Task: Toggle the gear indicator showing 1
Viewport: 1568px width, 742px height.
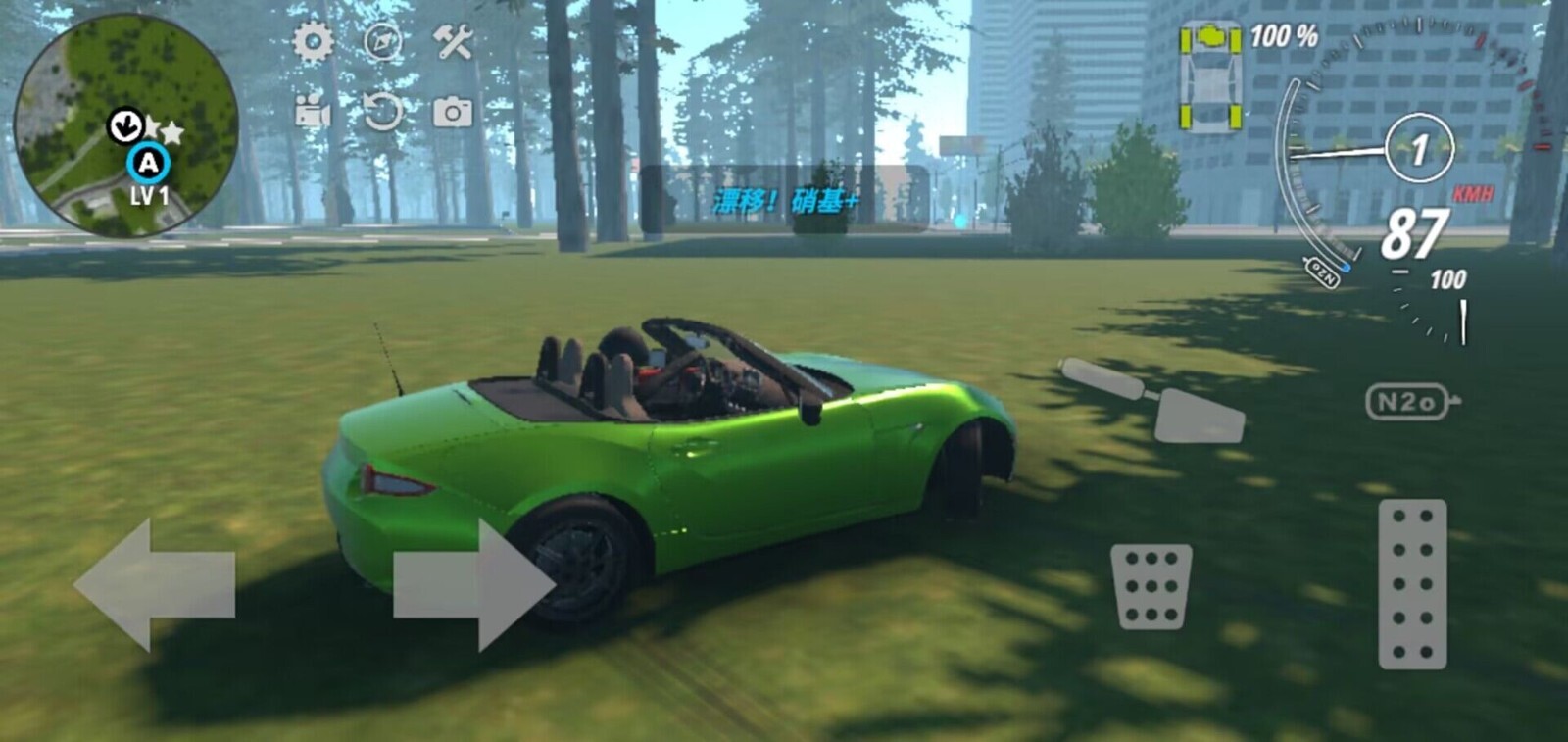Action: (x=1420, y=146)
